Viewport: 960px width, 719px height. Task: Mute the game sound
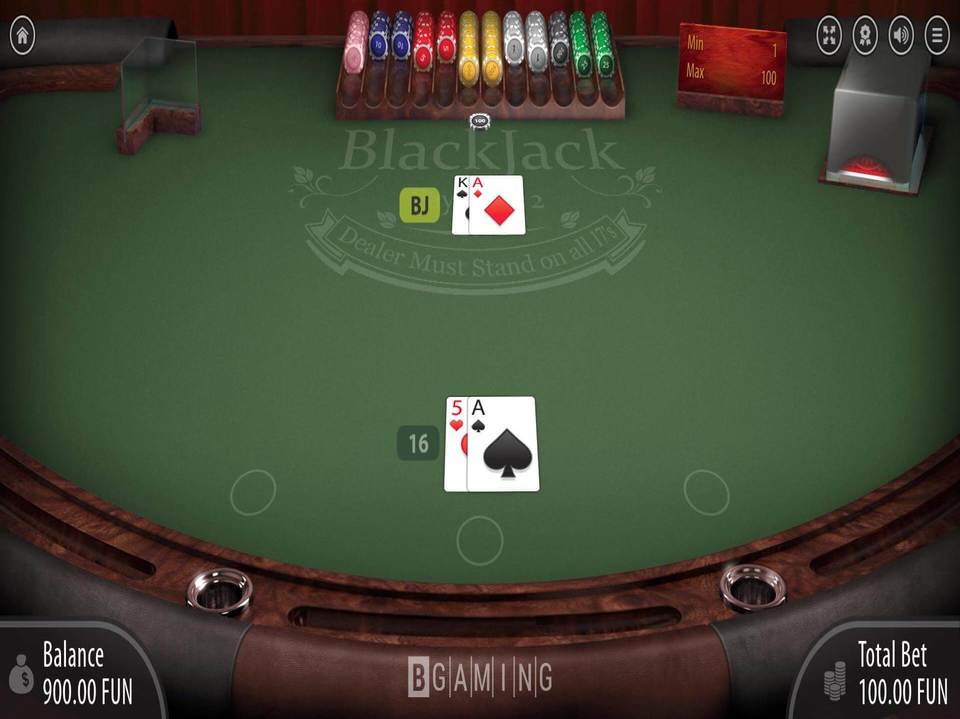click(901, 36)
